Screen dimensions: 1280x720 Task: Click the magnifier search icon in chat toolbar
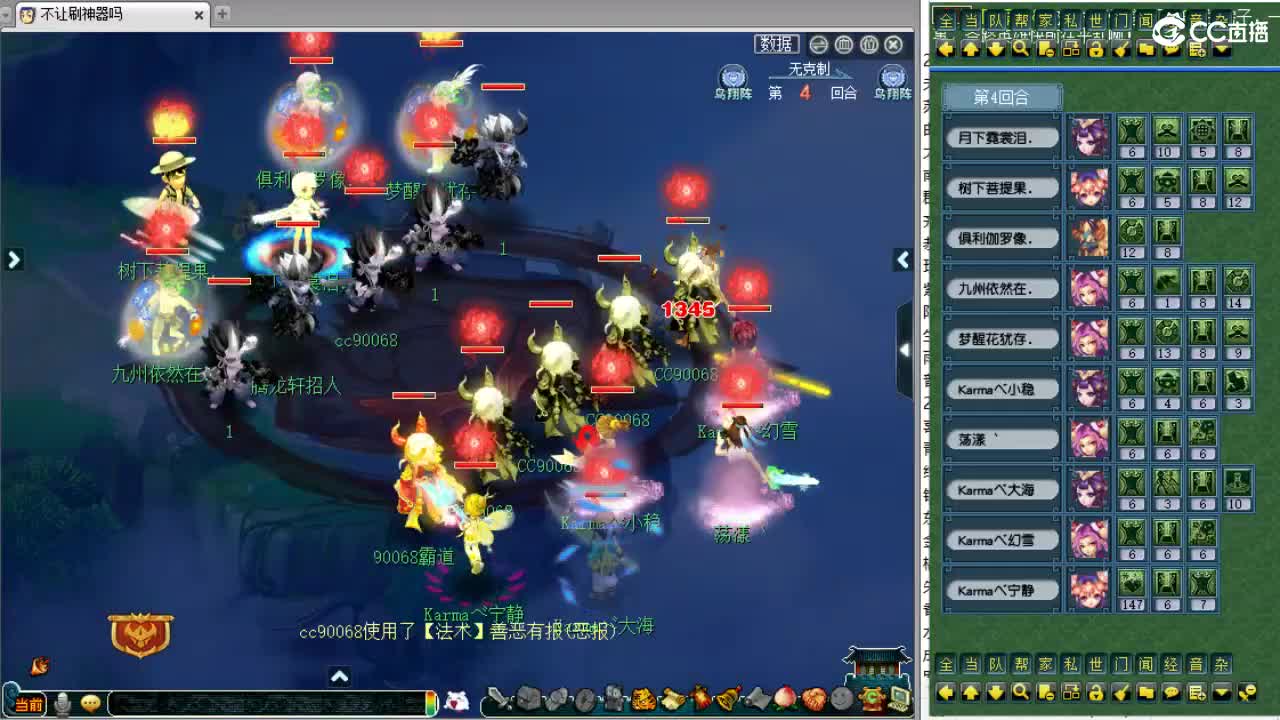coord(1019,692)
